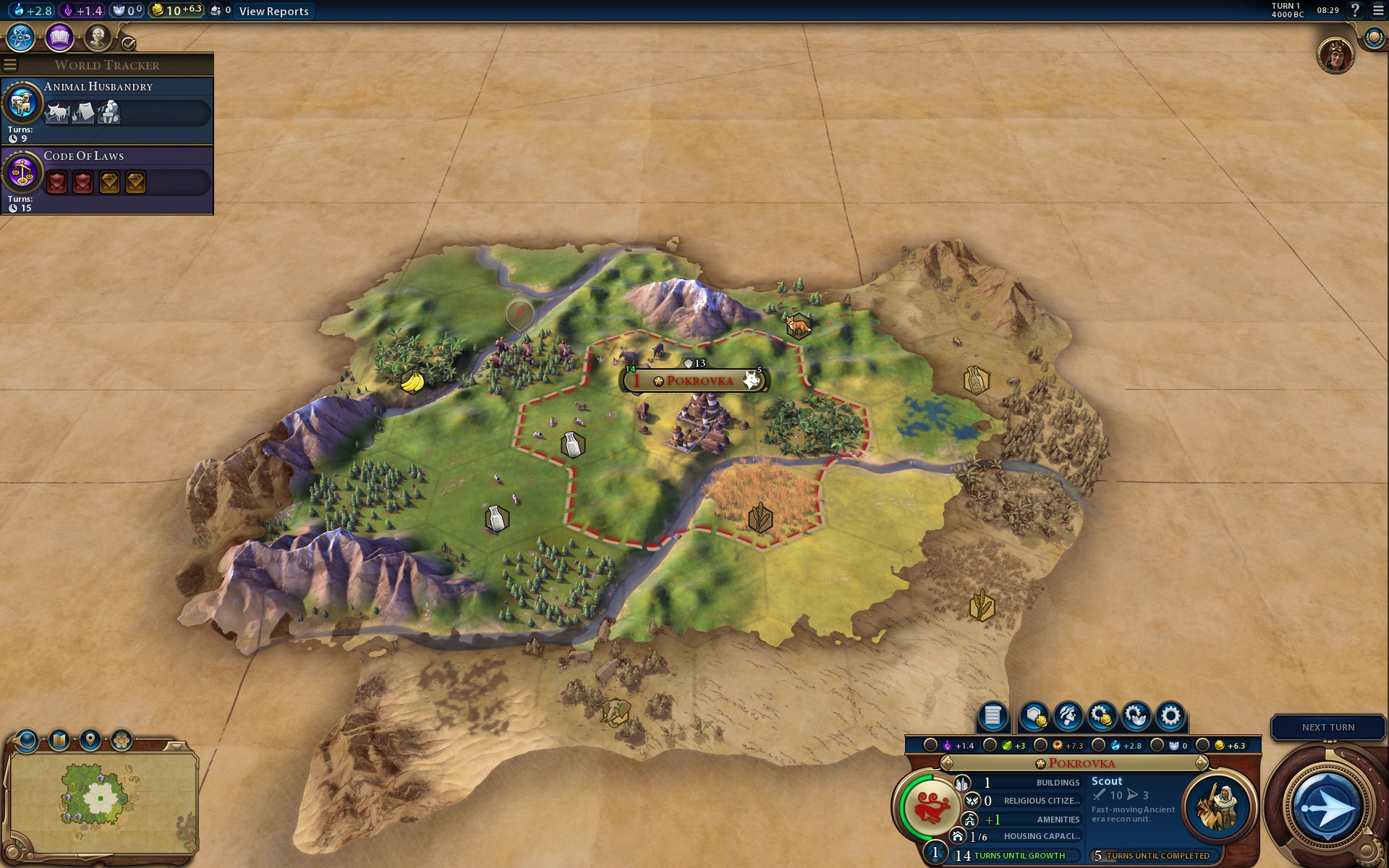Screen dimensions: 1389x868
Task: Toggle the minimap lens options button
Action: click(27, 740)
